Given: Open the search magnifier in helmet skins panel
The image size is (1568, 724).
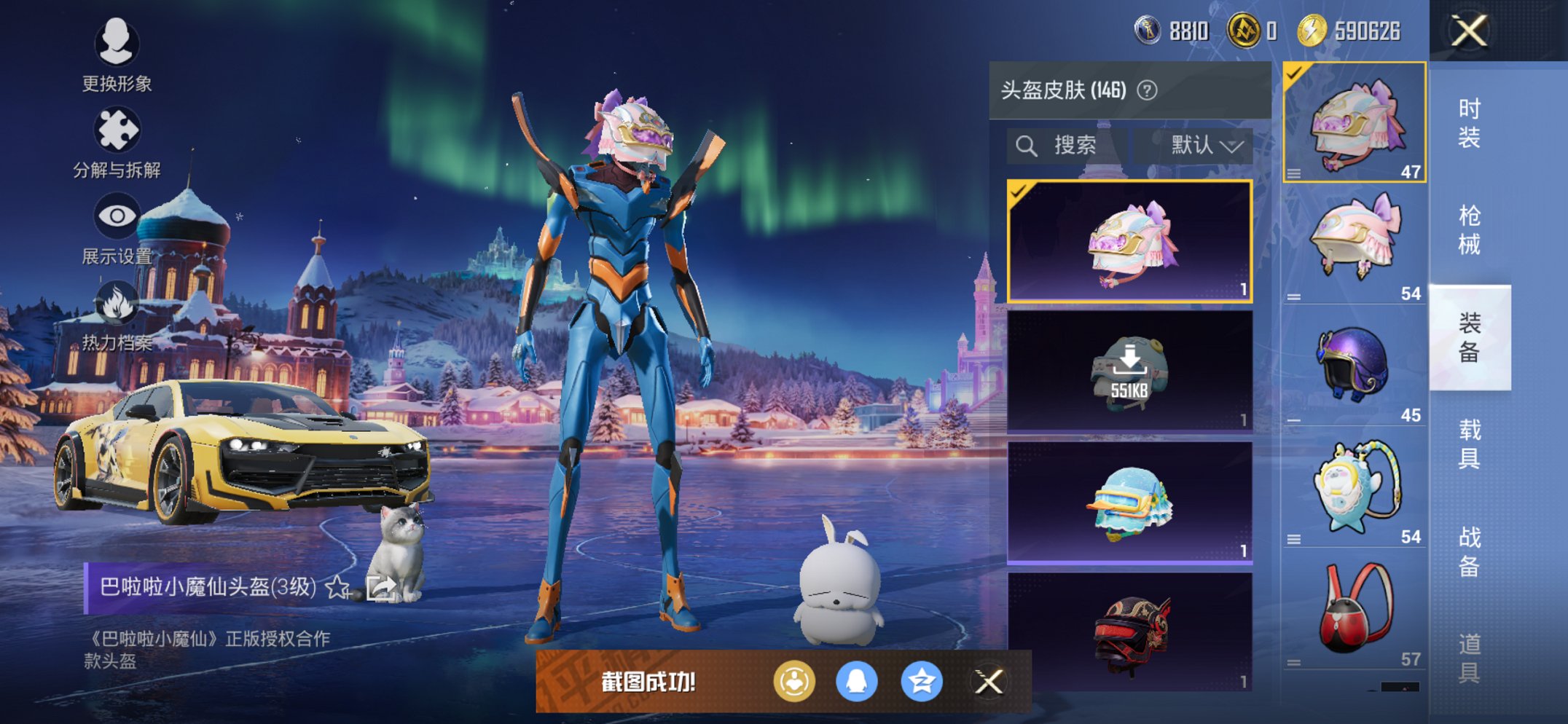Looking at the screenshot, I should [x=1028, y=144].
